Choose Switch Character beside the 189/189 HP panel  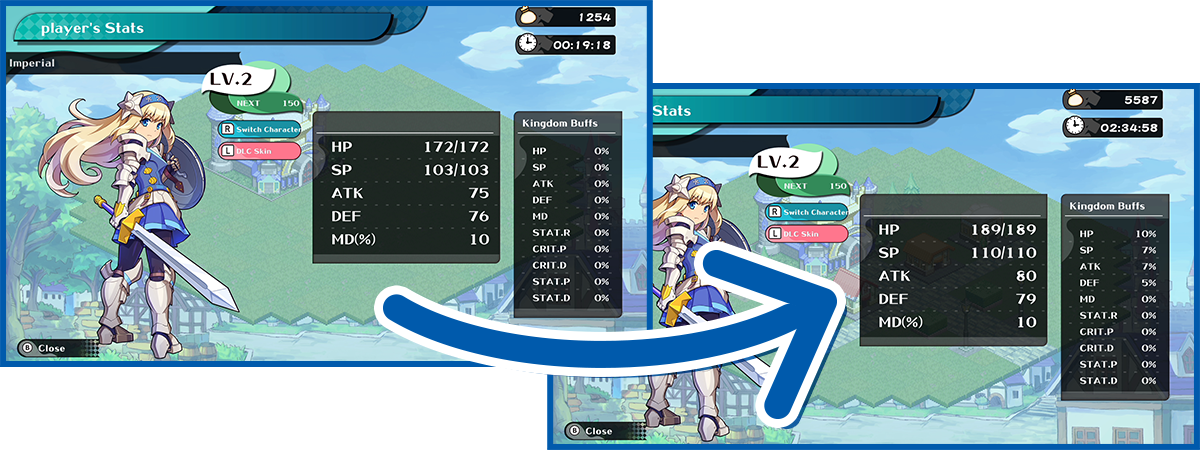(806, 211)
